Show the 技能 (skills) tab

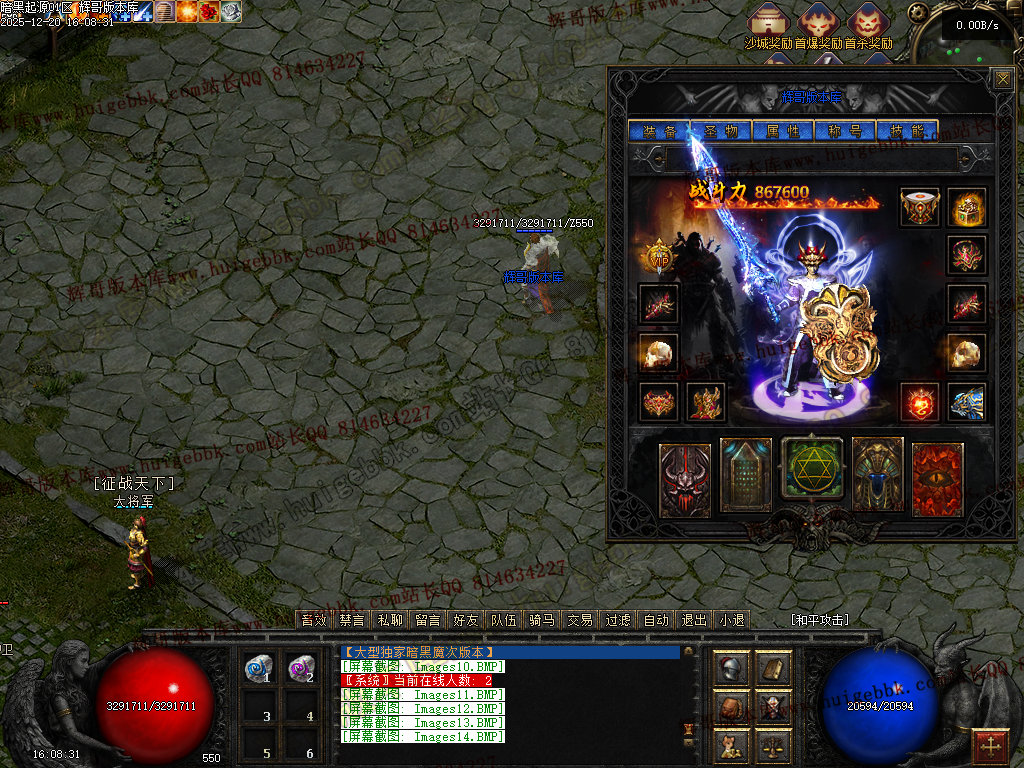(907, 131)
